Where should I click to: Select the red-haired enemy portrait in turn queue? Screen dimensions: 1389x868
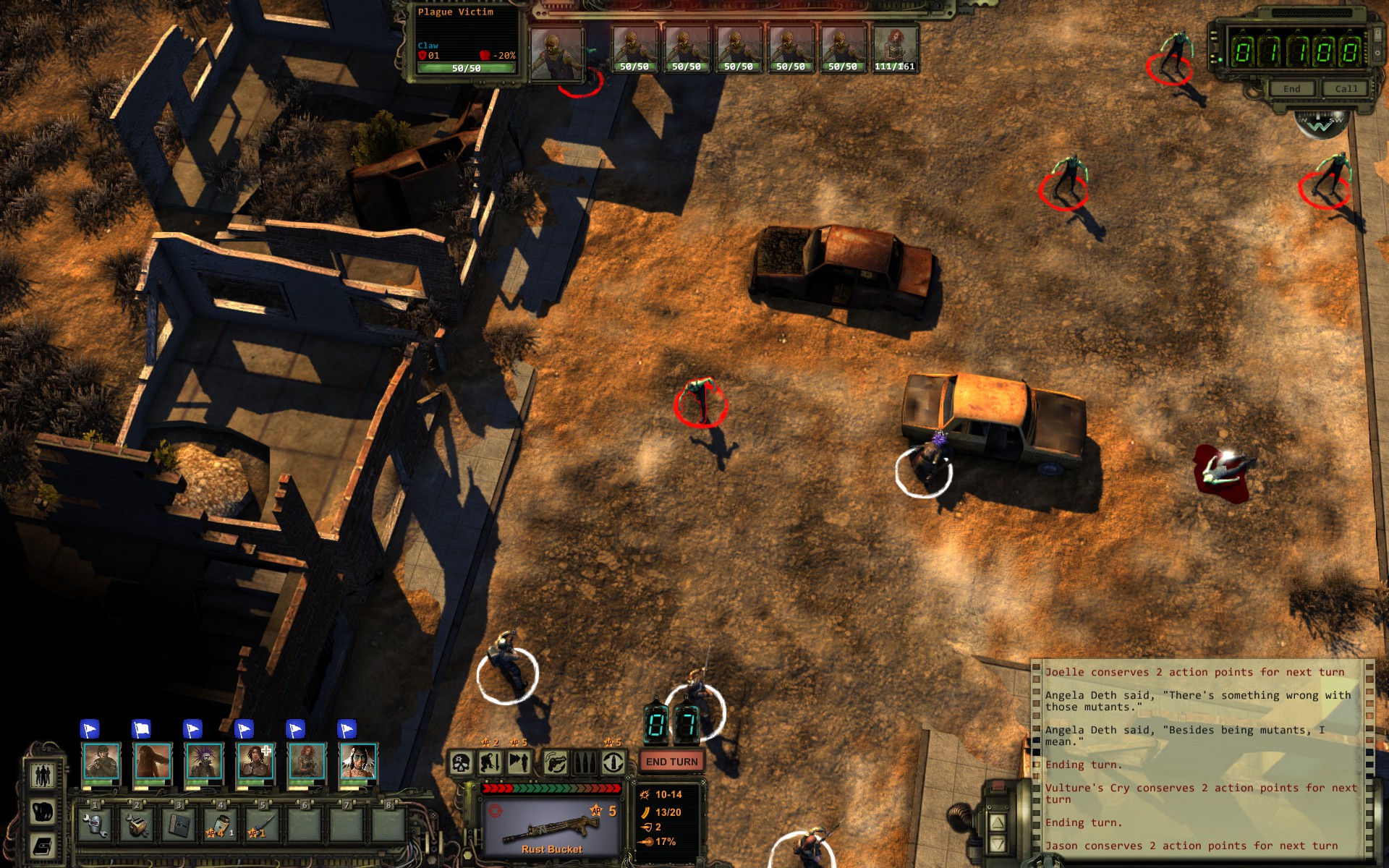895,49
